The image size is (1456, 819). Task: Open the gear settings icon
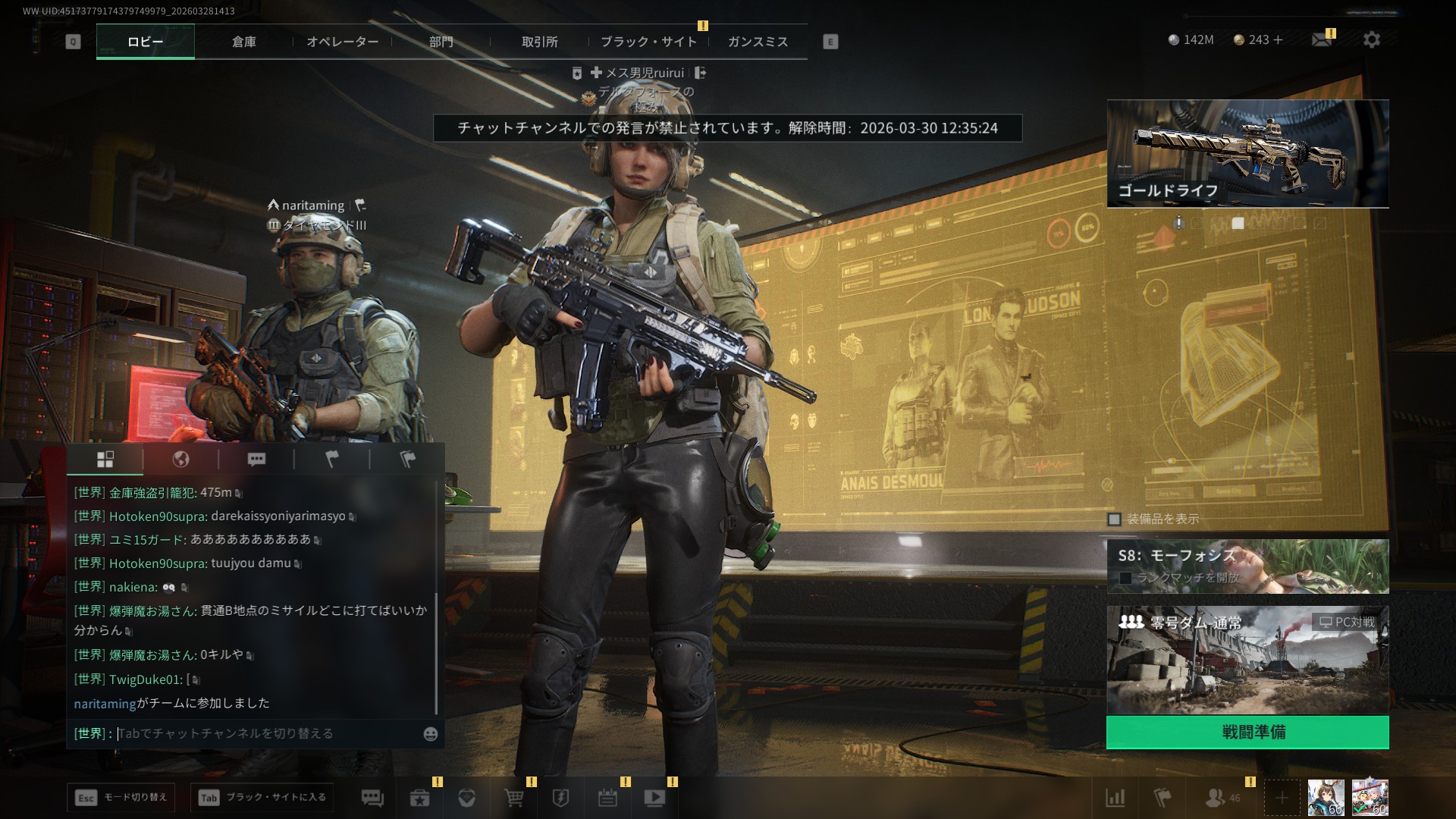[x=1371, y=39]
